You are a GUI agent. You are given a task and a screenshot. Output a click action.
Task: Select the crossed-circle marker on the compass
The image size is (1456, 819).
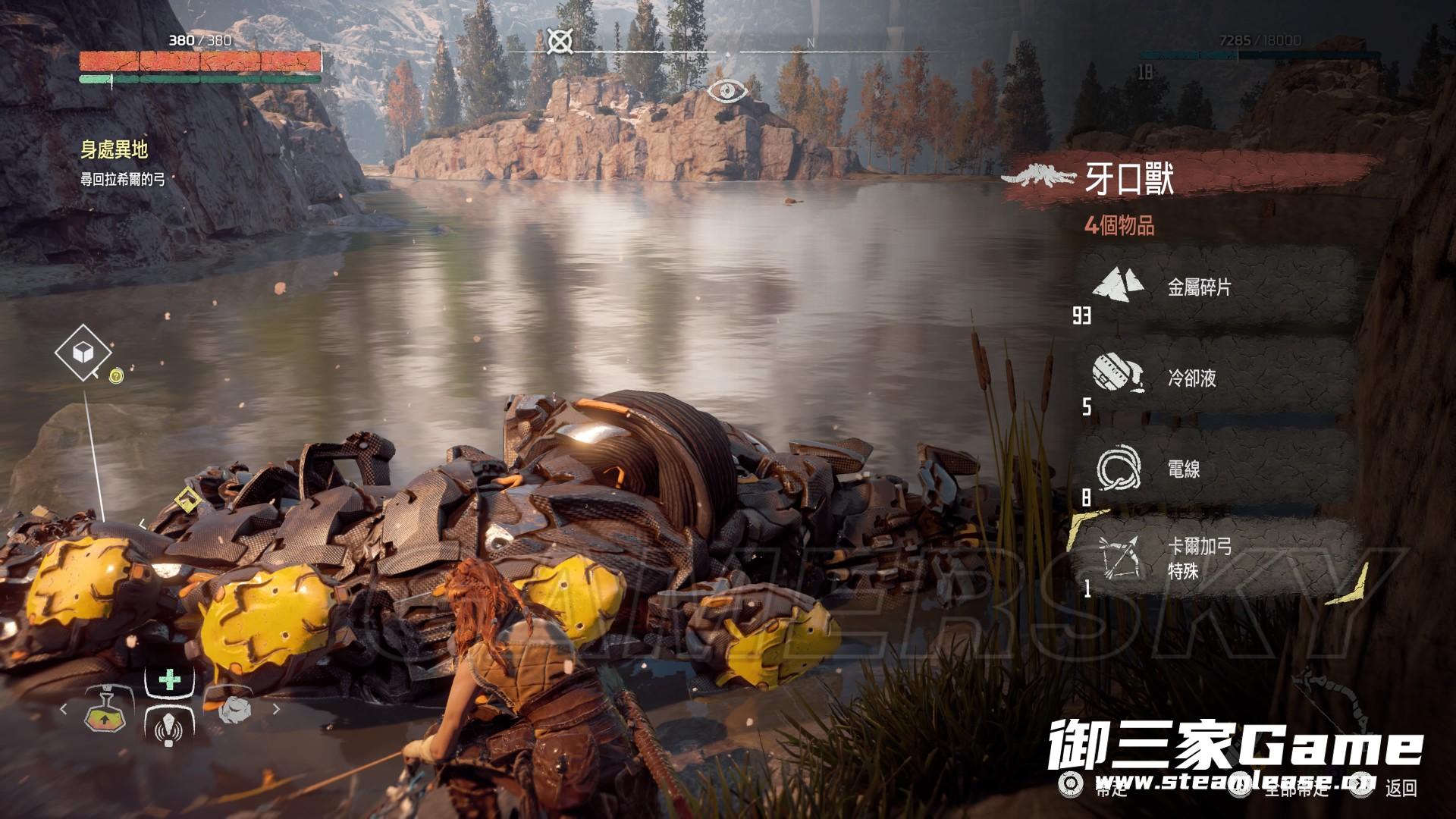pos(560,41)
